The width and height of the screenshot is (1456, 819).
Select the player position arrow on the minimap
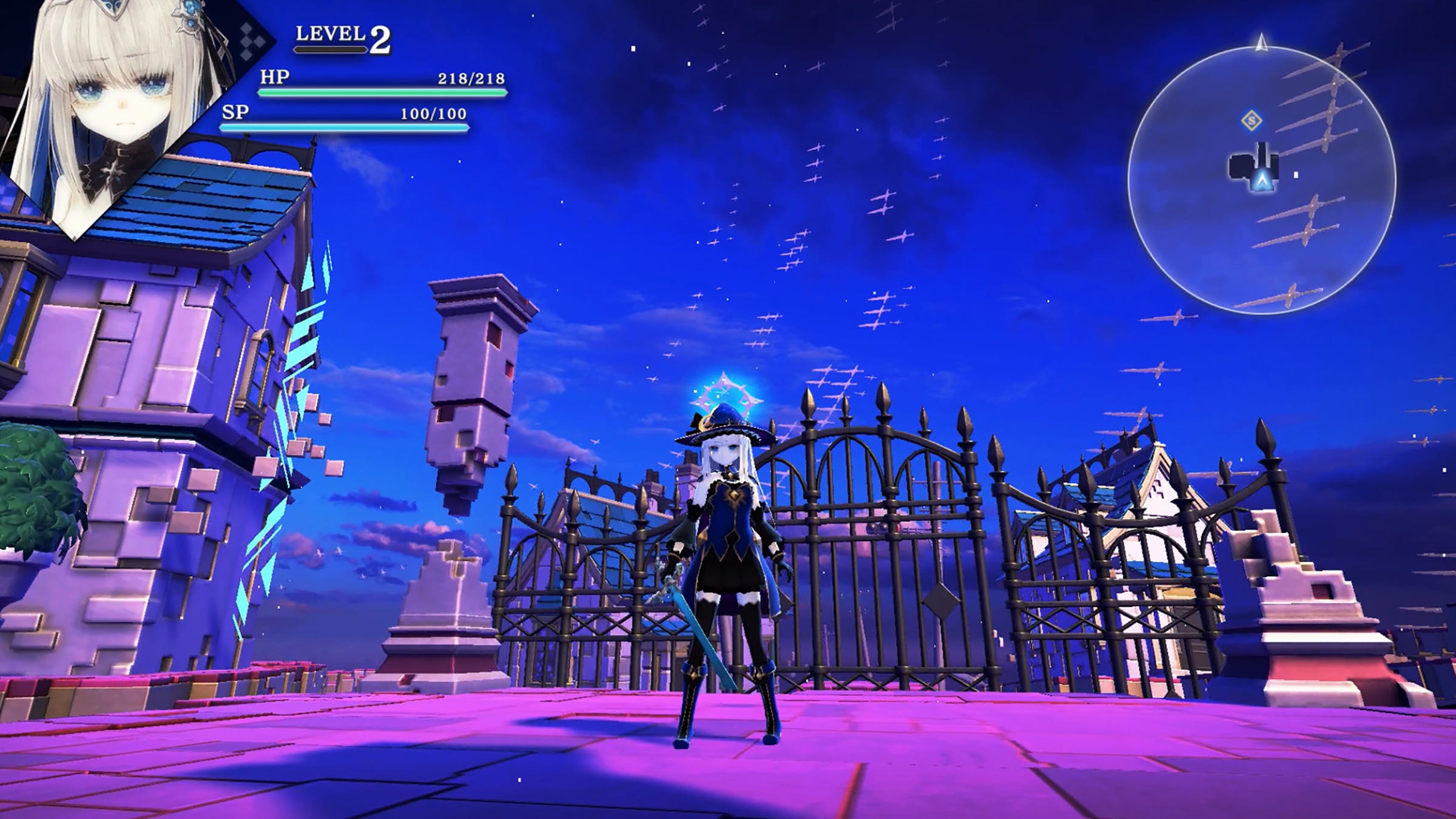pos(1262,180)
